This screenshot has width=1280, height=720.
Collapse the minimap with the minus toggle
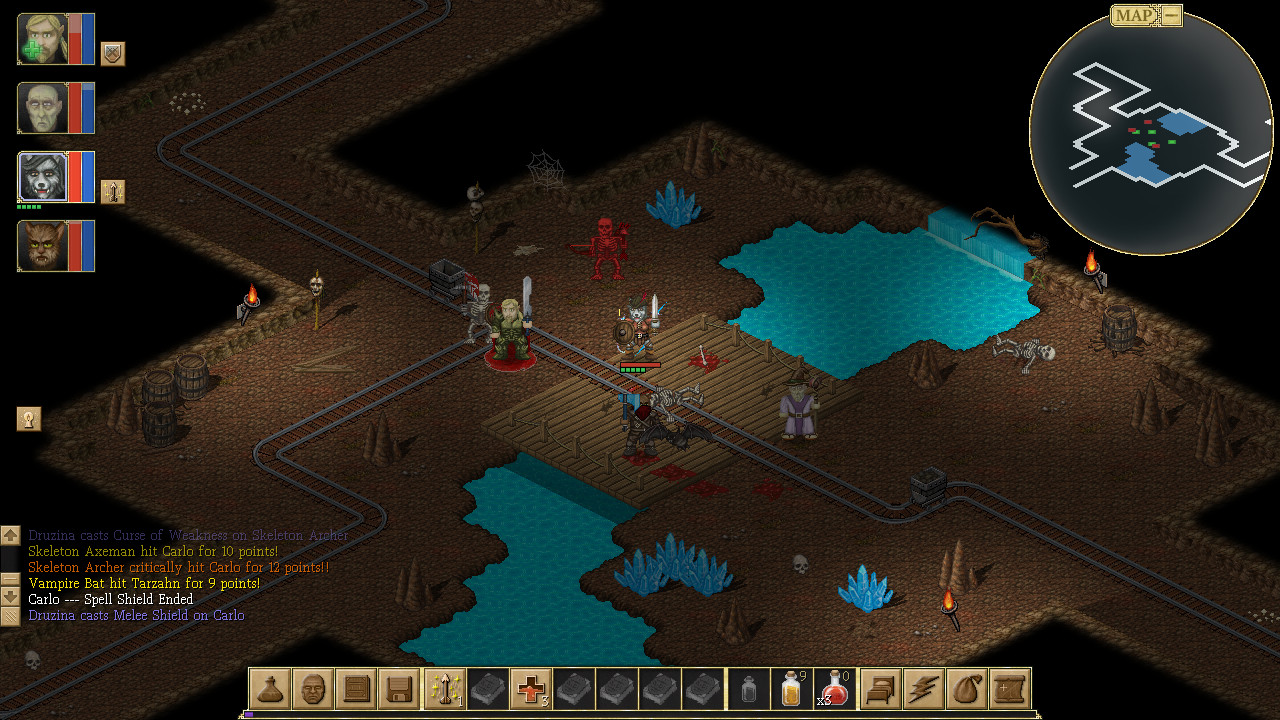click(1172, 15)
